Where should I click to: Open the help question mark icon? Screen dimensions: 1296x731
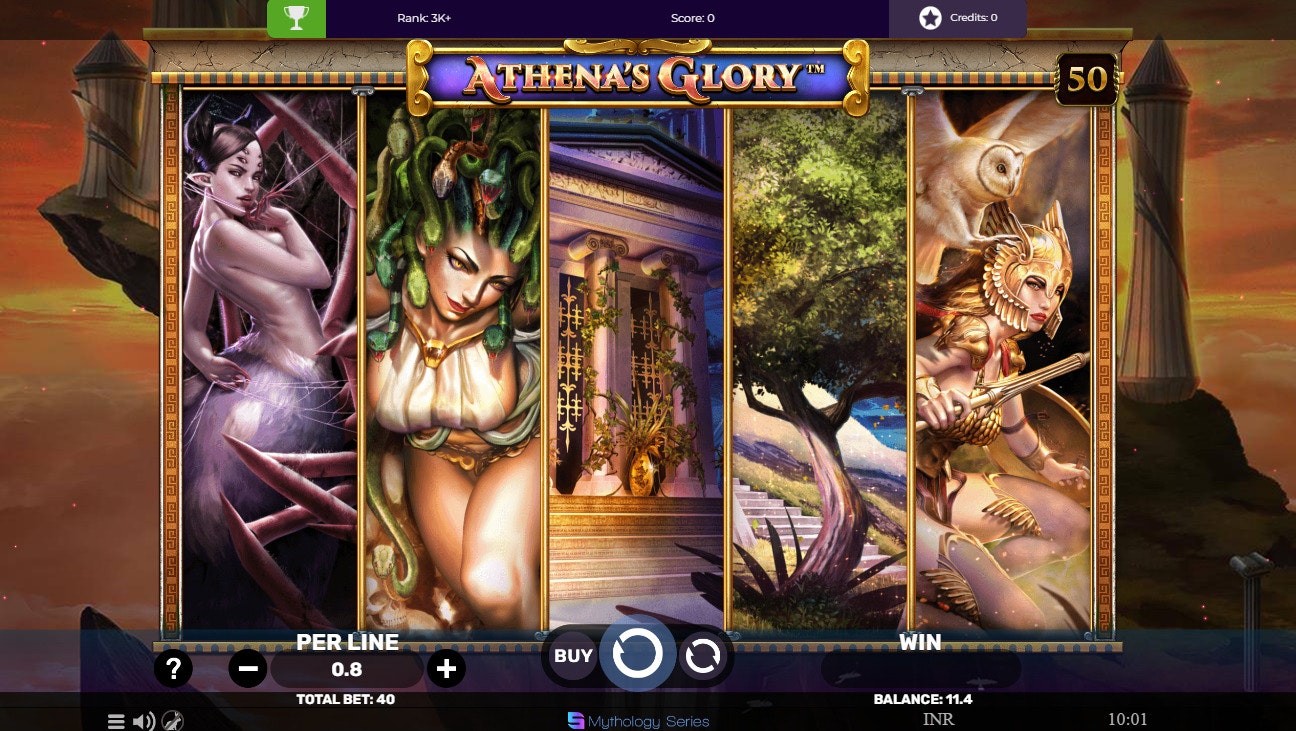(174, 668)
